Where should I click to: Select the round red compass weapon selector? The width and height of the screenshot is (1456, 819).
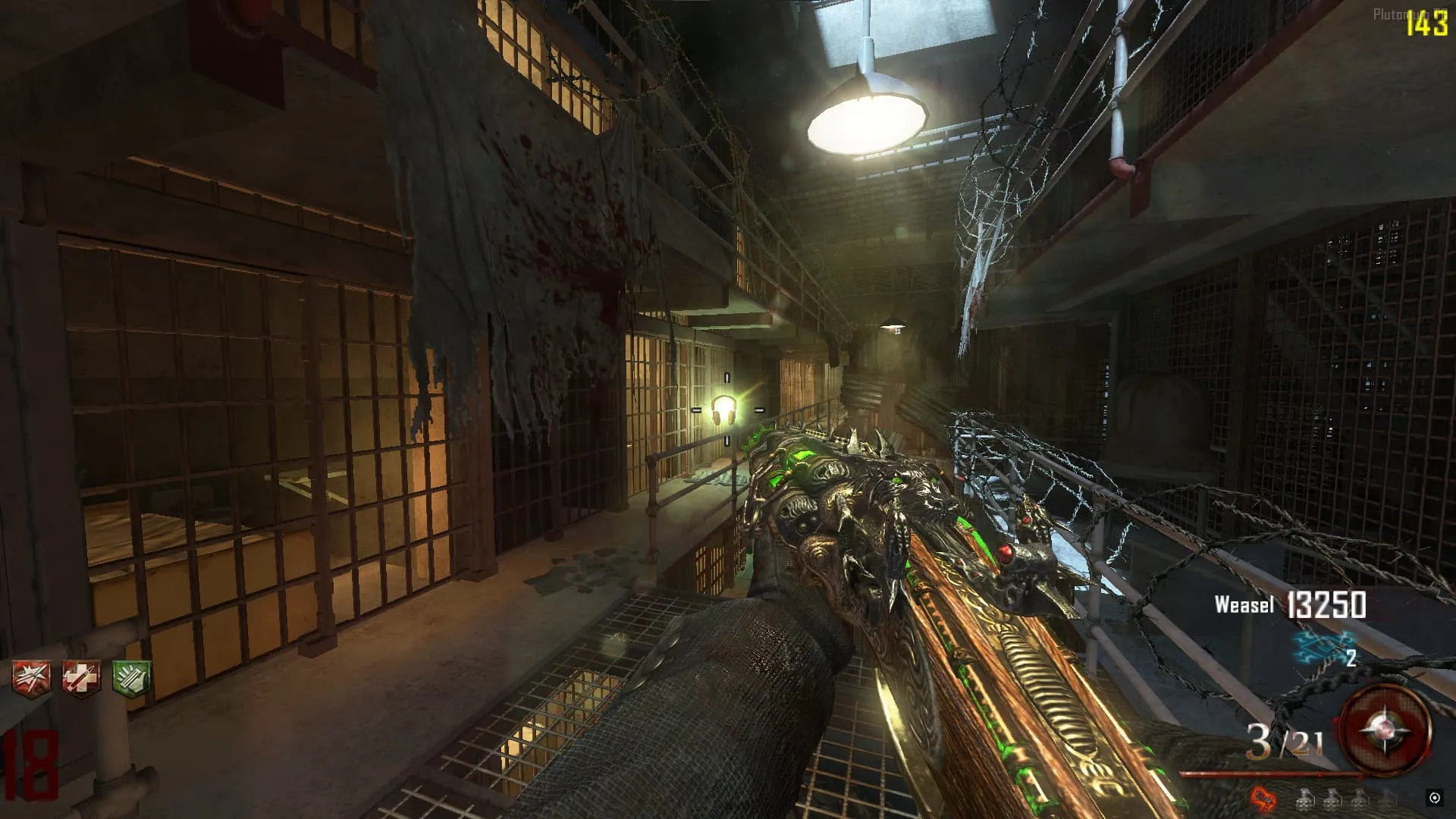[1385, 731]
